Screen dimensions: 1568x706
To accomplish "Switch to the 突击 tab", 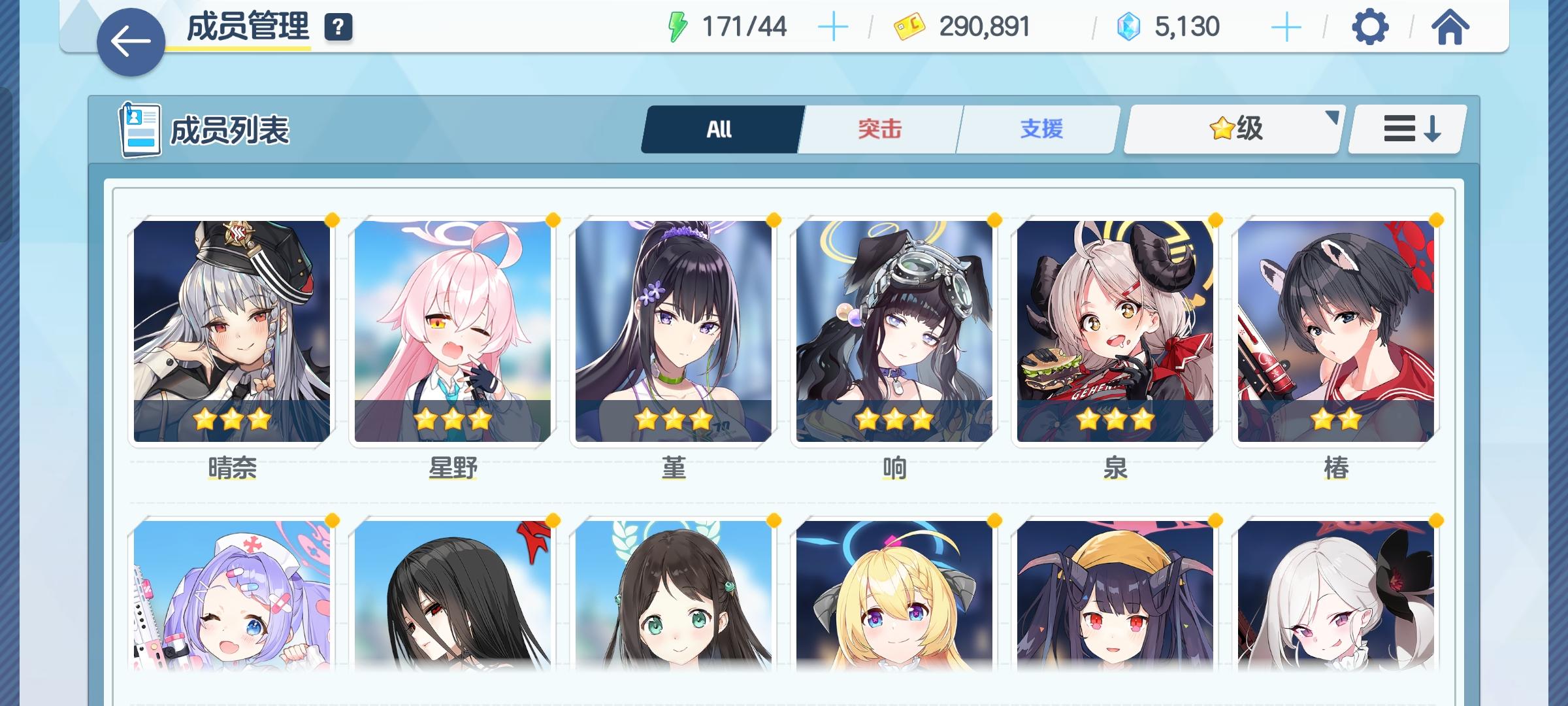I will (x=879, y=129).
